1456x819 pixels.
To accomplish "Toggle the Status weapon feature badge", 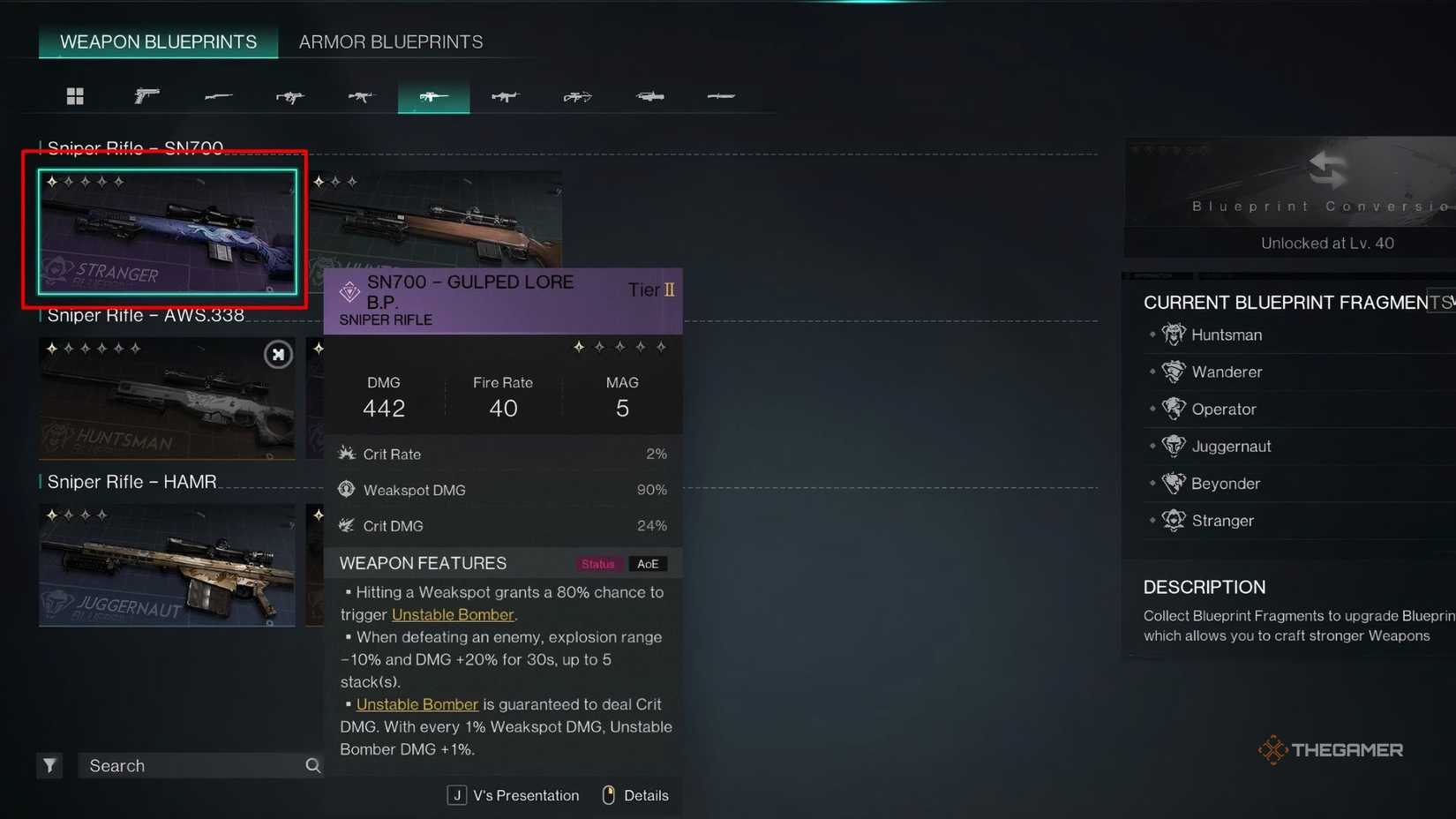I will tap(598, 563).
